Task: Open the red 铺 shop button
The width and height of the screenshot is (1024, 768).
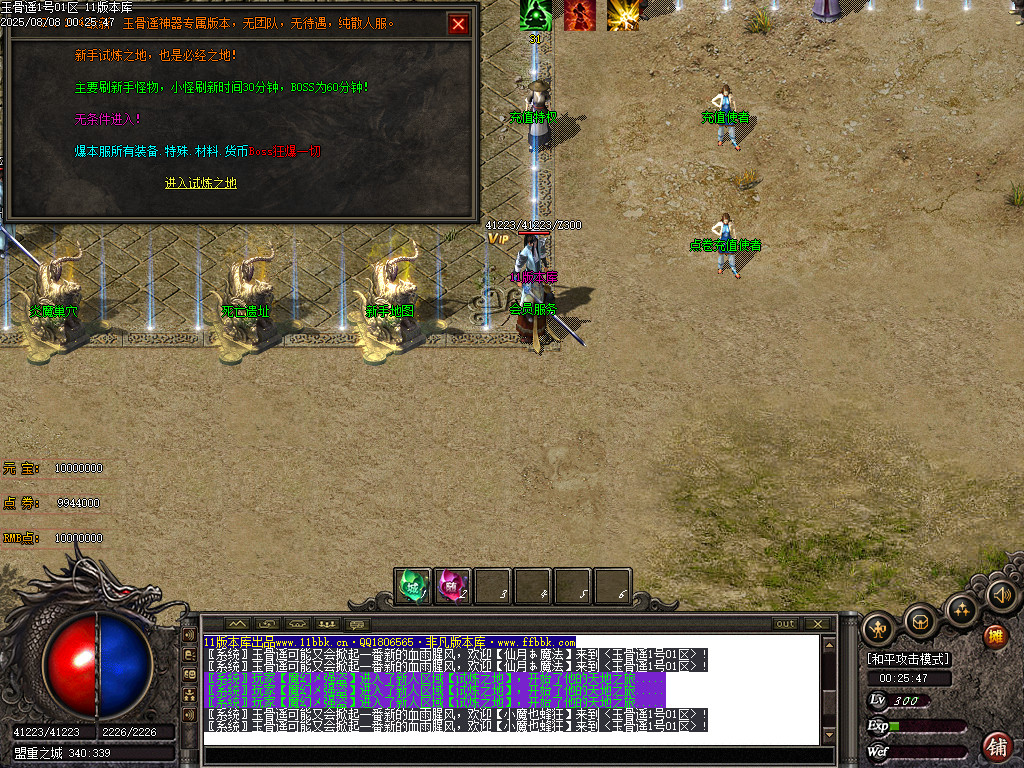Action: point(997,746)
